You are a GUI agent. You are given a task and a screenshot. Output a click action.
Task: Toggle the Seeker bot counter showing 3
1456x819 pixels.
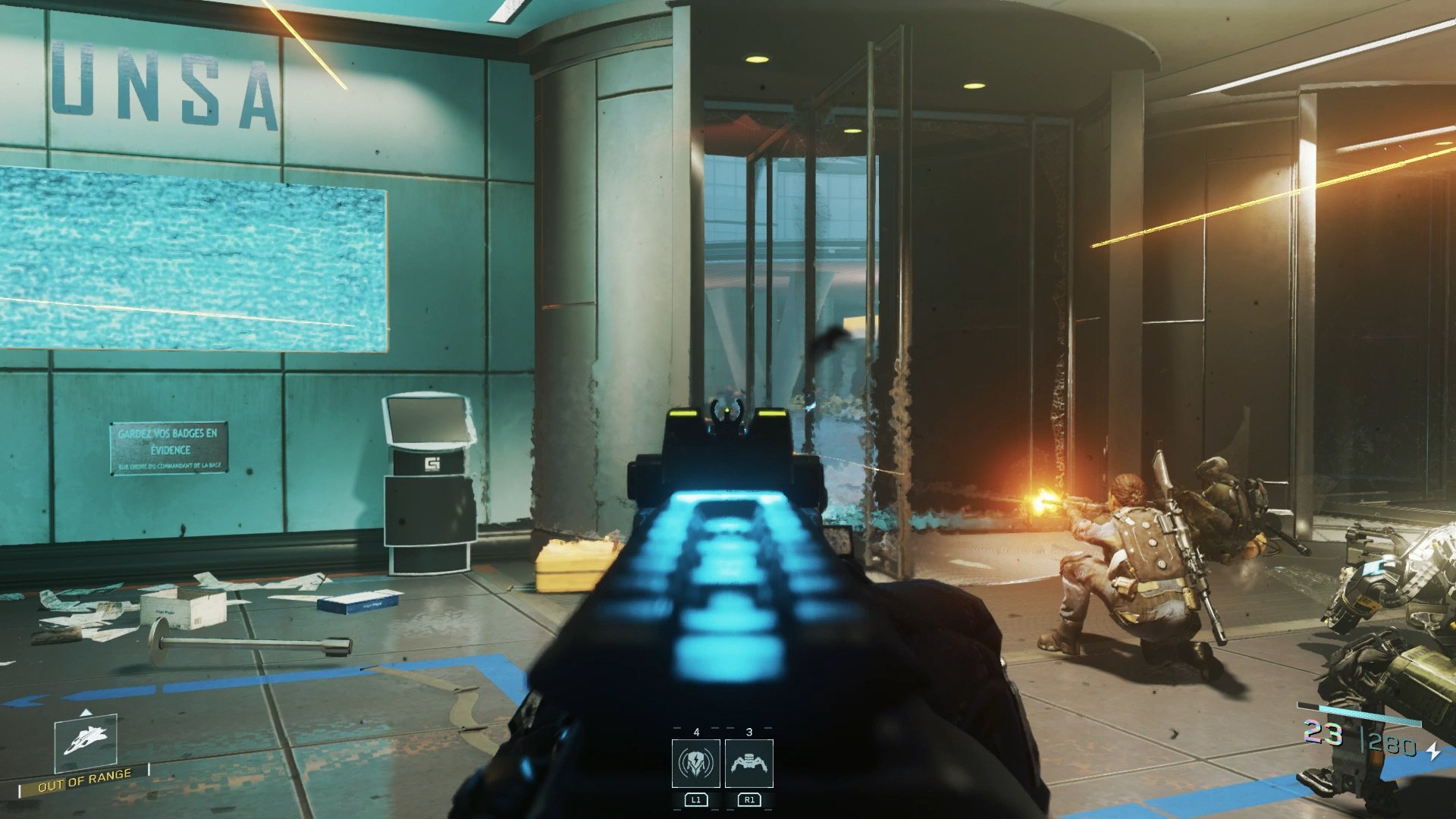(x=750, y=733)
